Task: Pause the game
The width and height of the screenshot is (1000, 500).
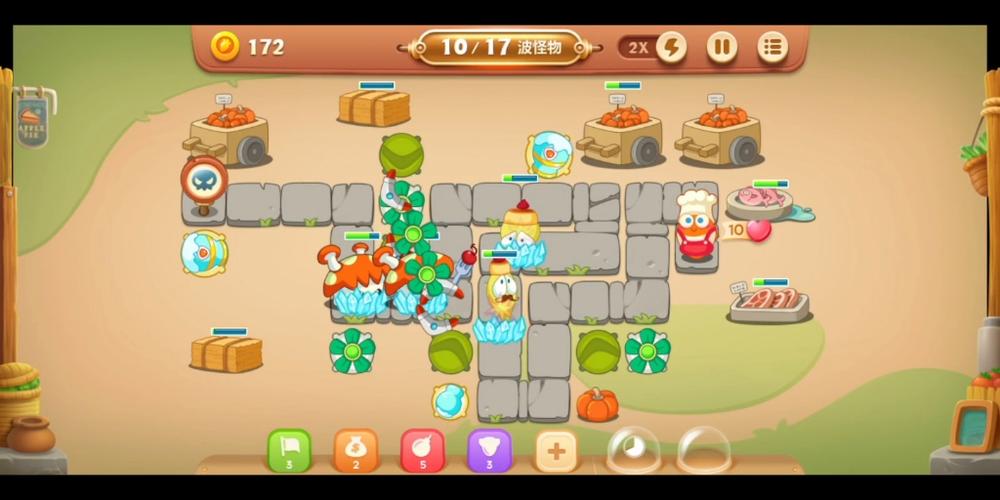Action: pos(722,47)
